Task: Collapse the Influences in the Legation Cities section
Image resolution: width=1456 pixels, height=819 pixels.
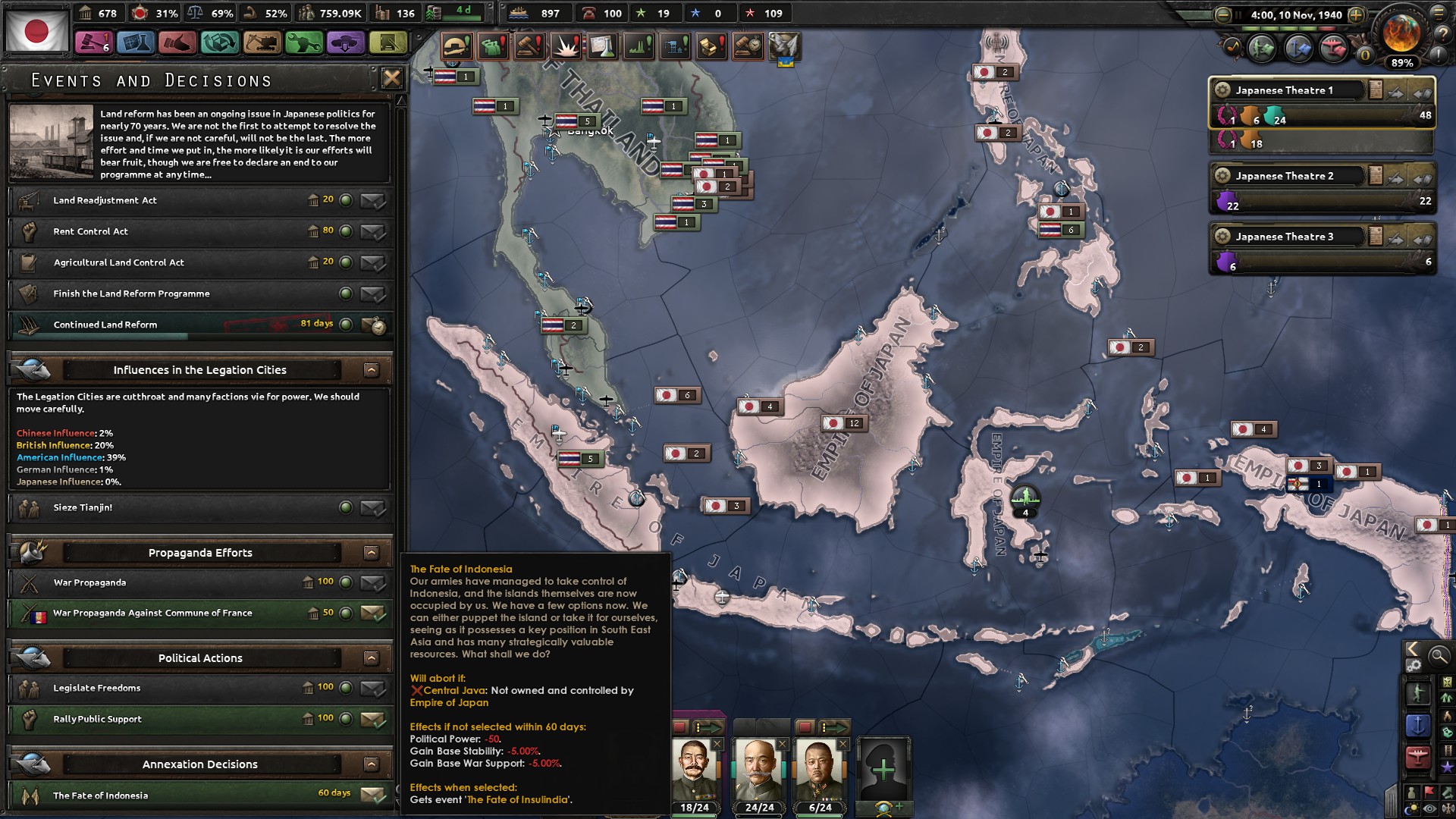Action: 371,370
